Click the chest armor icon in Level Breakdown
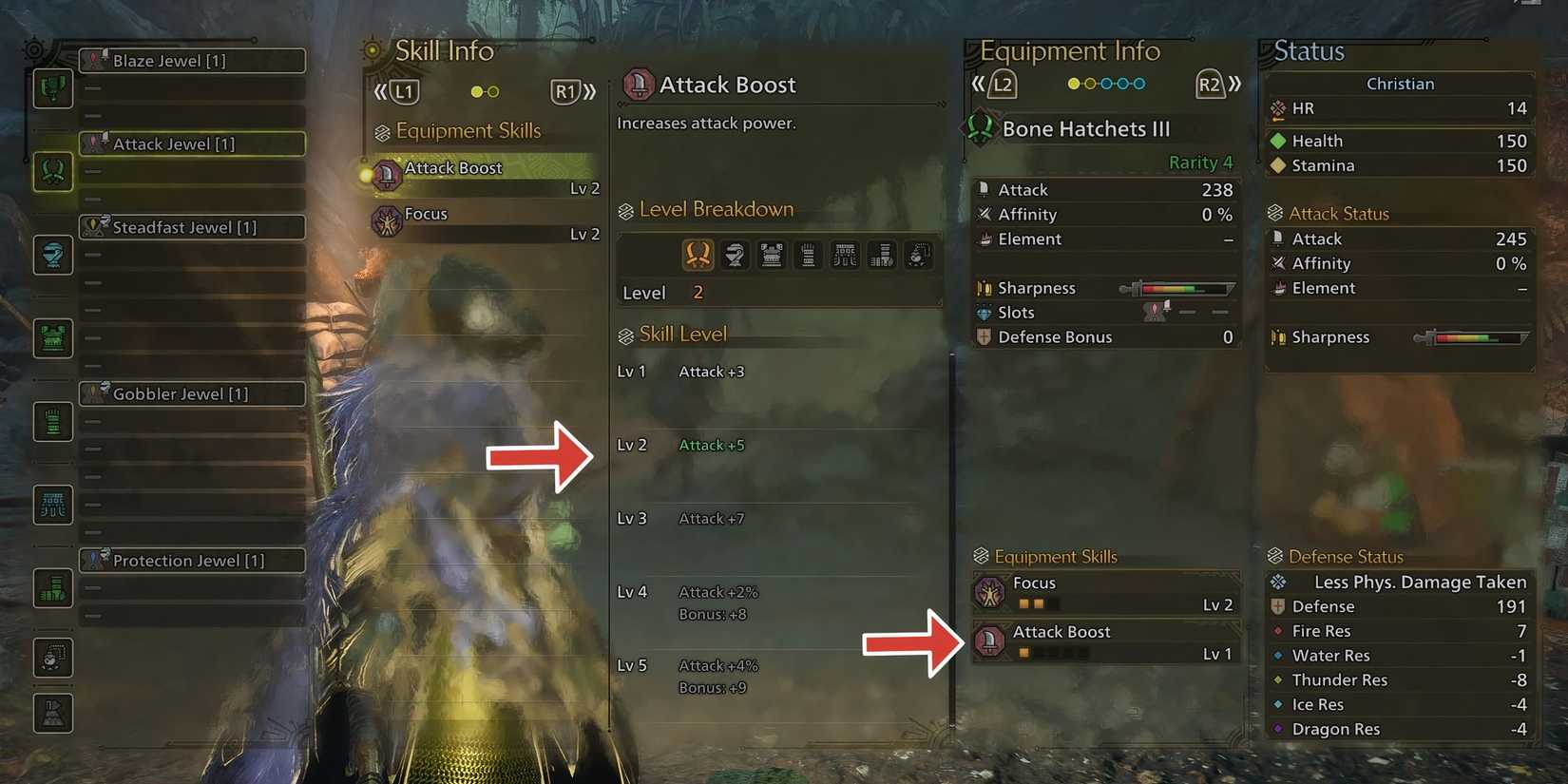The width and height of the screenshot is (1568, 784). point(771,255)
